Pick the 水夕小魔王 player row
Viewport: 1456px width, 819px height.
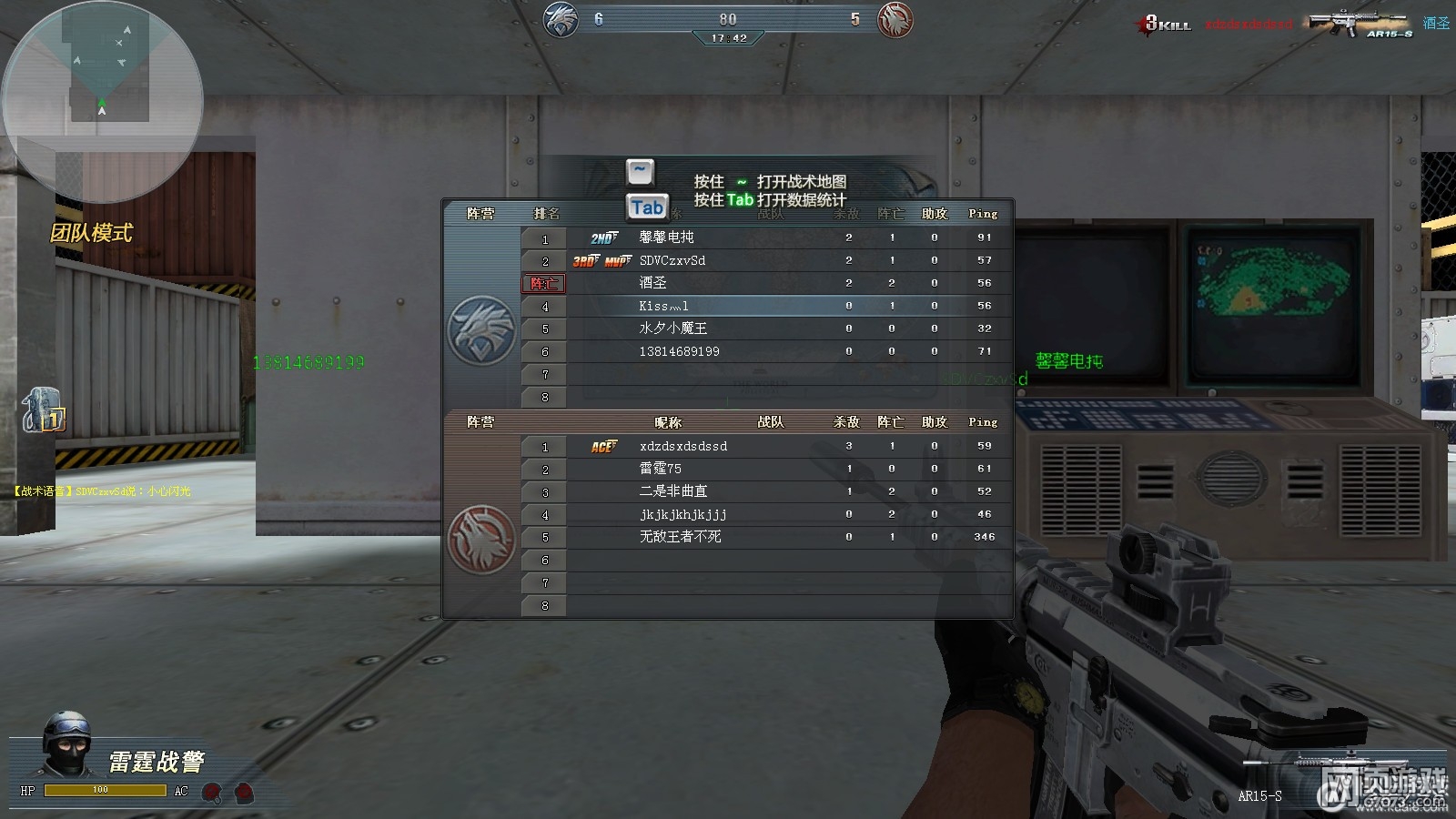coord(672,329)
